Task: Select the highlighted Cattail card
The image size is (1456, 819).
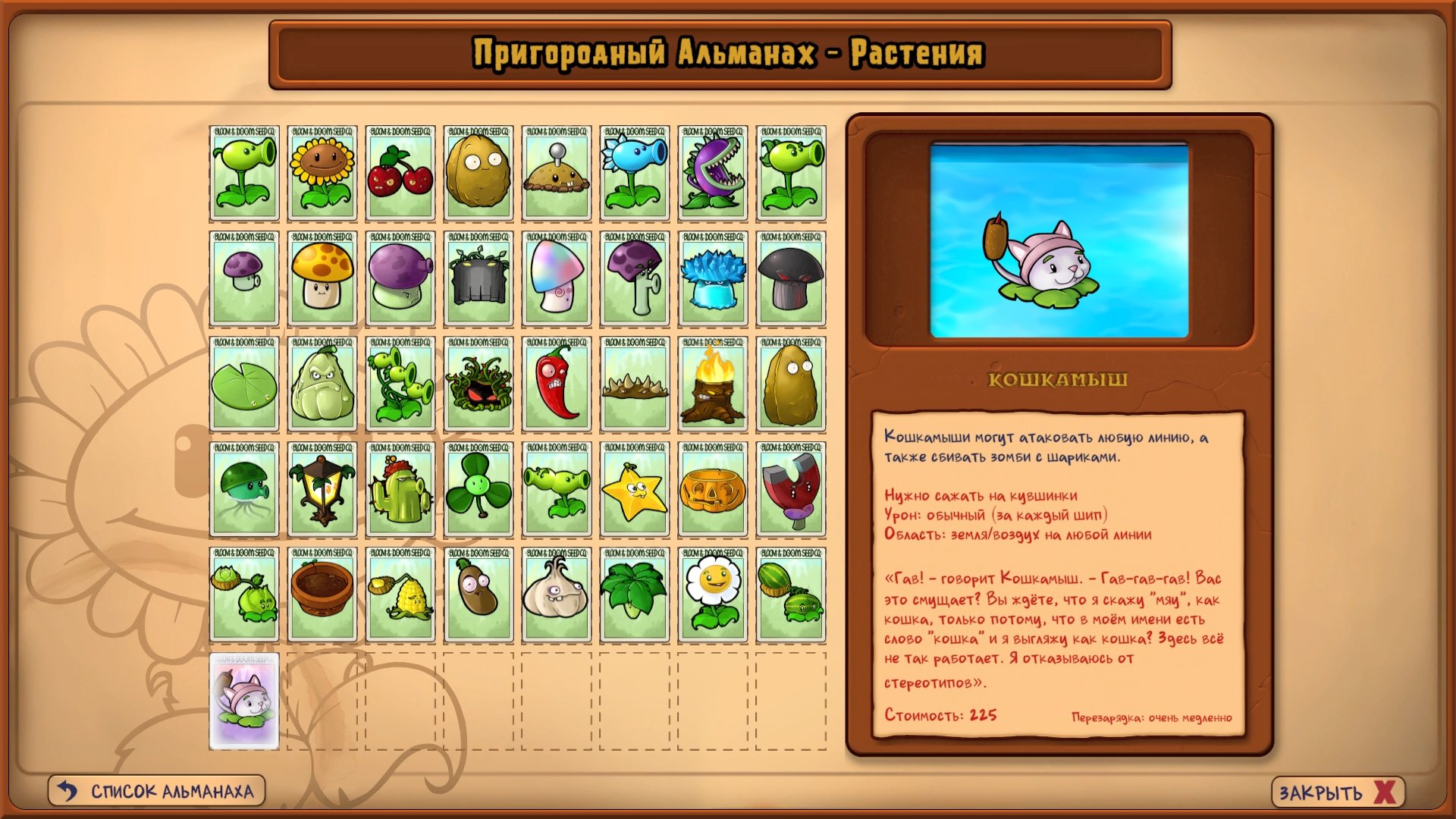Action: pos(244,701)
